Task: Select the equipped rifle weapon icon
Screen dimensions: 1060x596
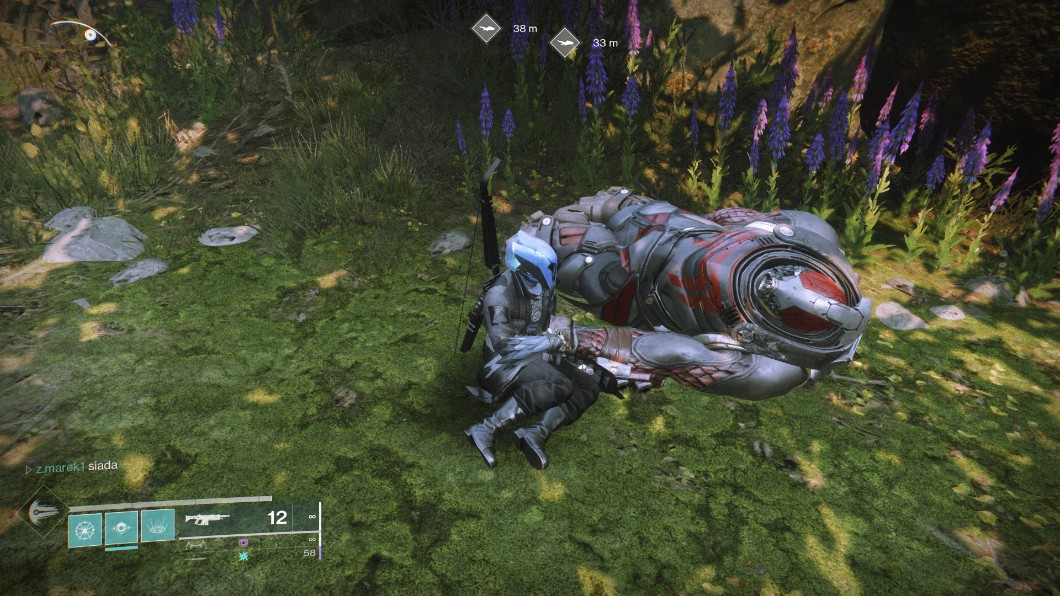Action: point(207,519)
